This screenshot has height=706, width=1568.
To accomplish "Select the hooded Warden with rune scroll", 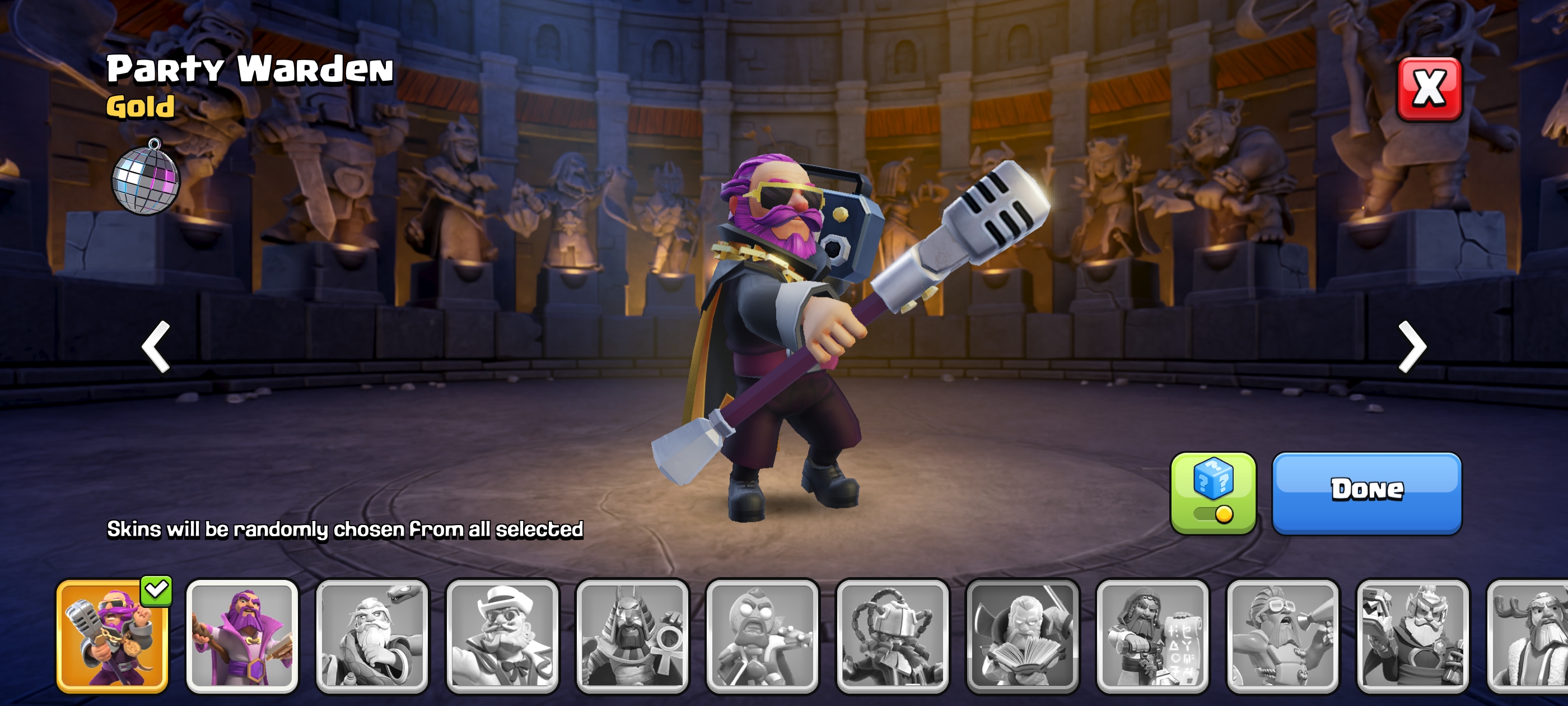I will pos(1152,636).
